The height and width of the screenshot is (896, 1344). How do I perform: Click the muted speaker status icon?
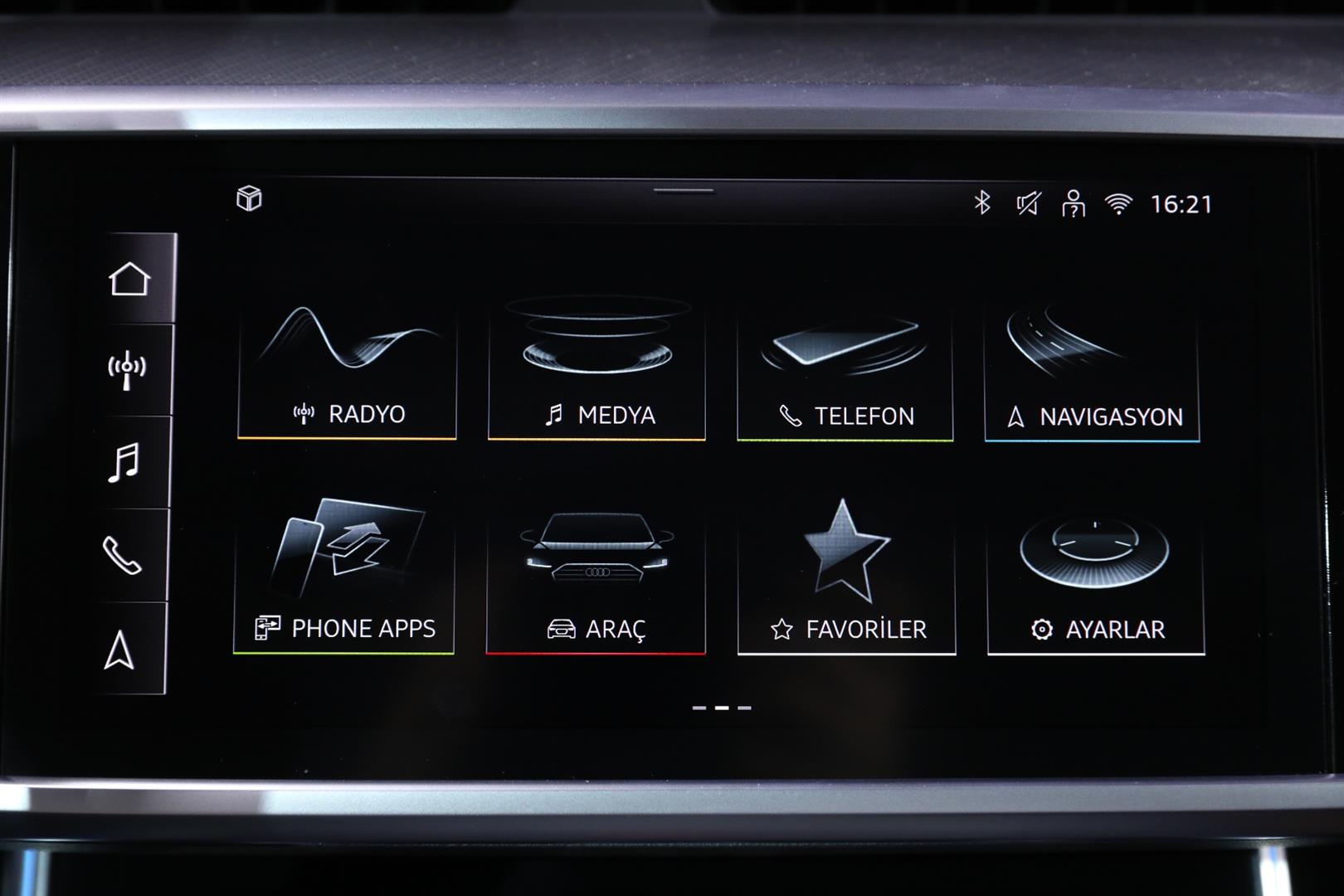click(1028, 203)
